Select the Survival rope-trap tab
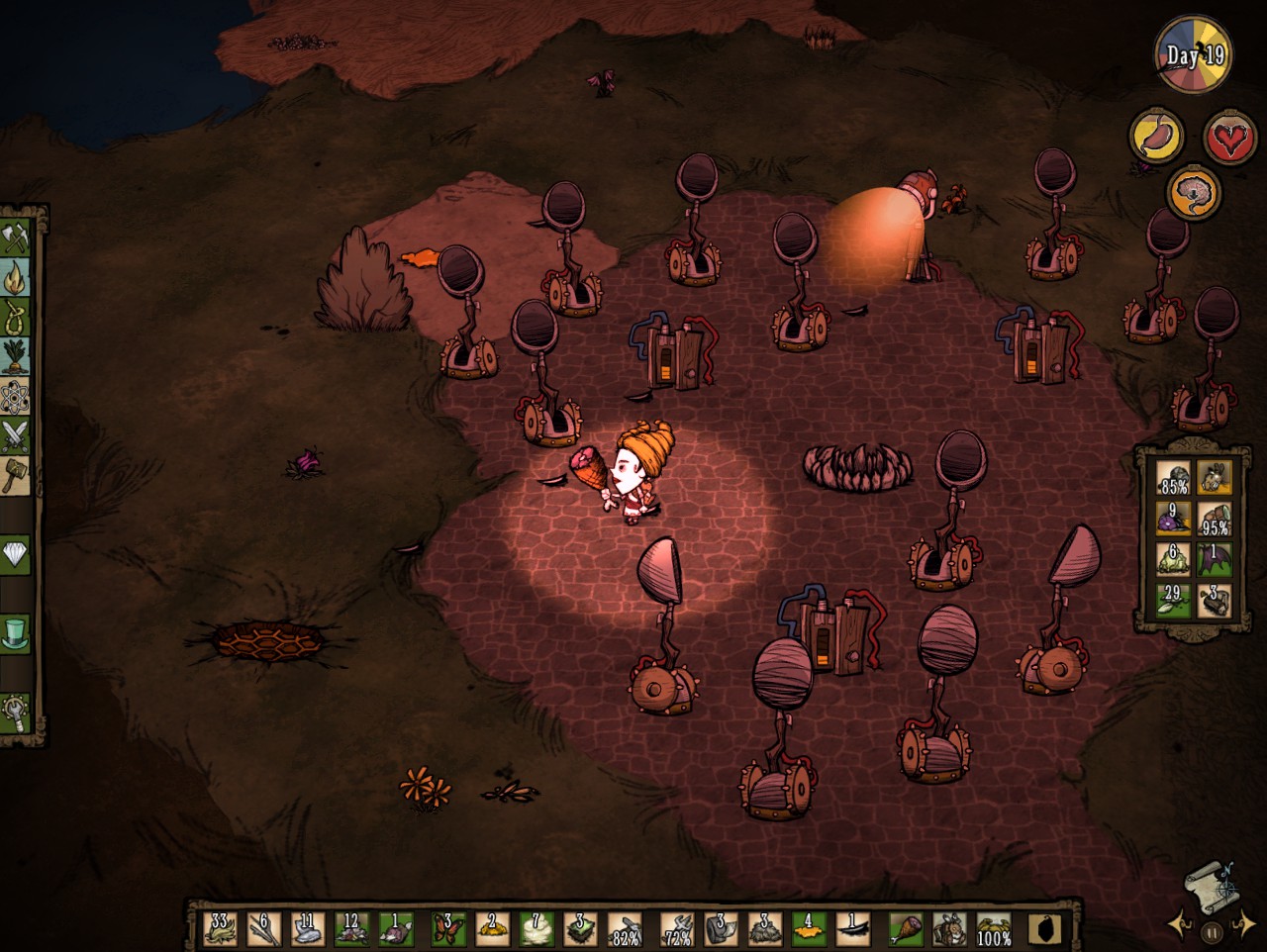Image resolution: width=1267 pixels, height=952 pixels. pos(18,318)
